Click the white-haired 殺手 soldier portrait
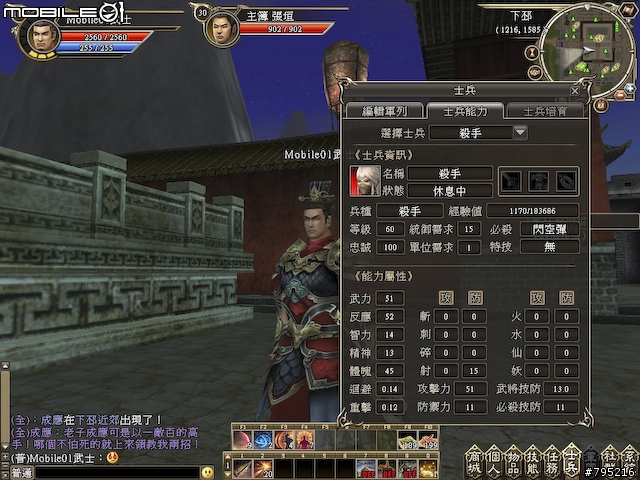This screenshot has width=640, height=480. pos(363,181)
